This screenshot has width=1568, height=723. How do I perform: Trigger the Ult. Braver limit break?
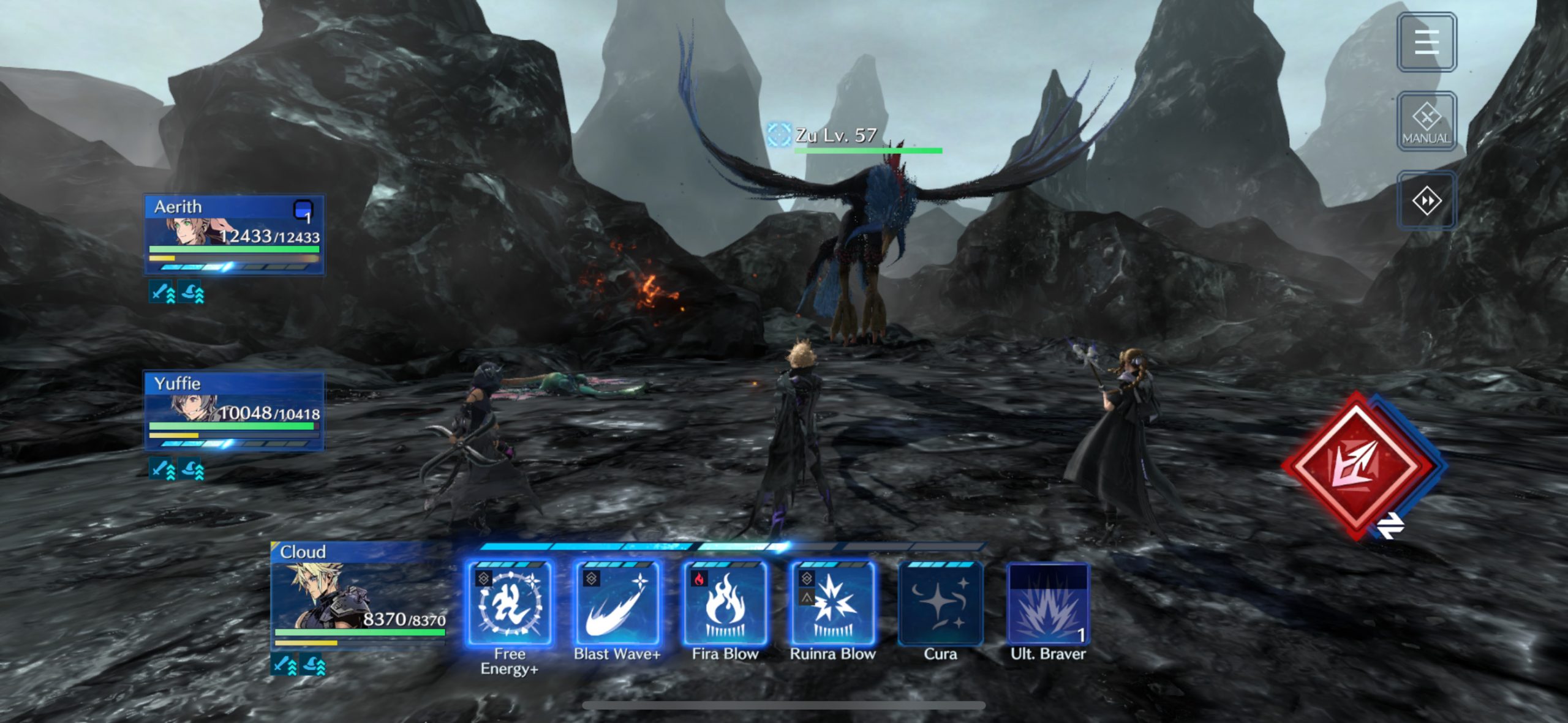pos(1048,604)
